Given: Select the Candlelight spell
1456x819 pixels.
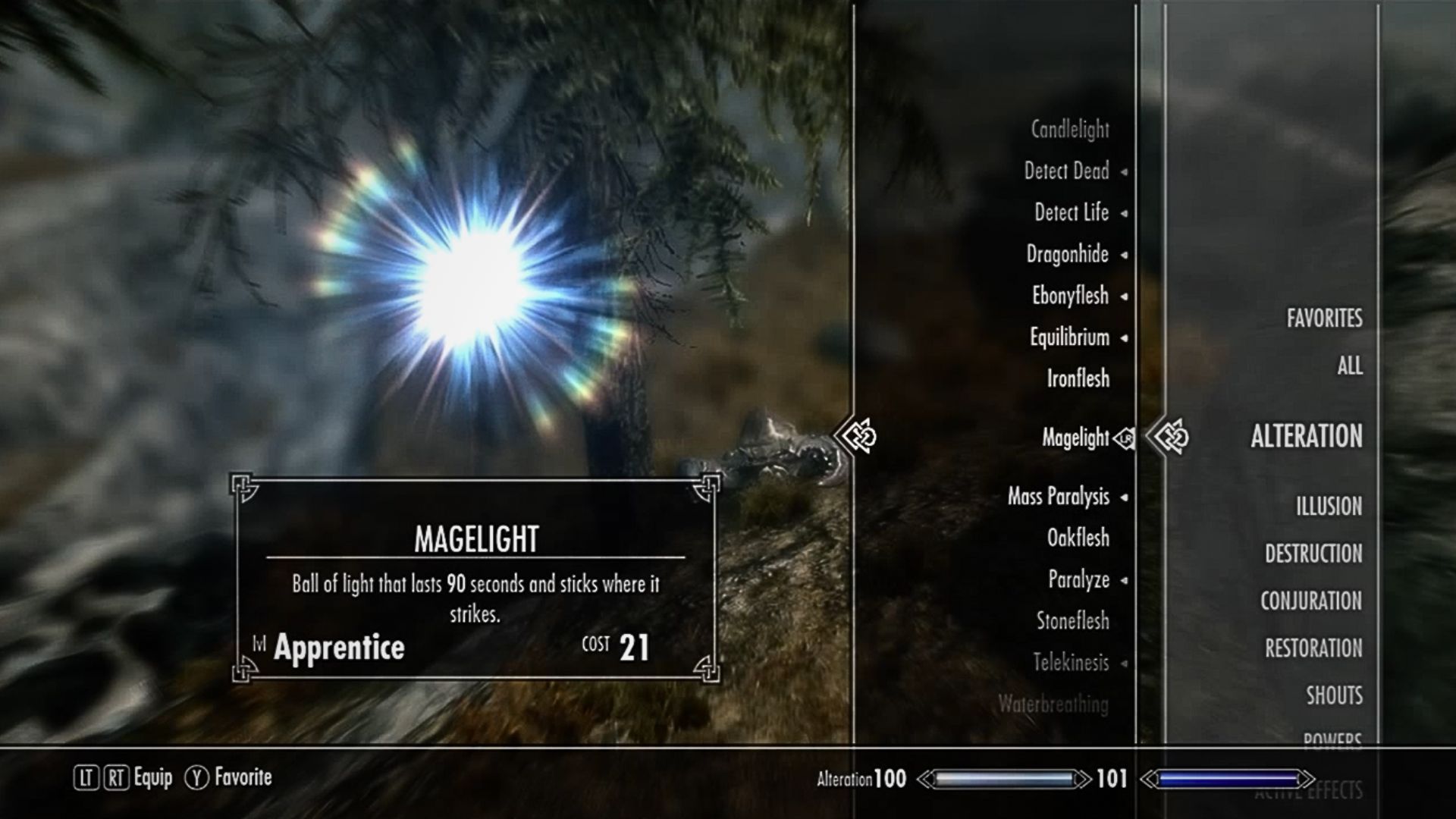Looking at the screenshot, I should point(1069,130).
